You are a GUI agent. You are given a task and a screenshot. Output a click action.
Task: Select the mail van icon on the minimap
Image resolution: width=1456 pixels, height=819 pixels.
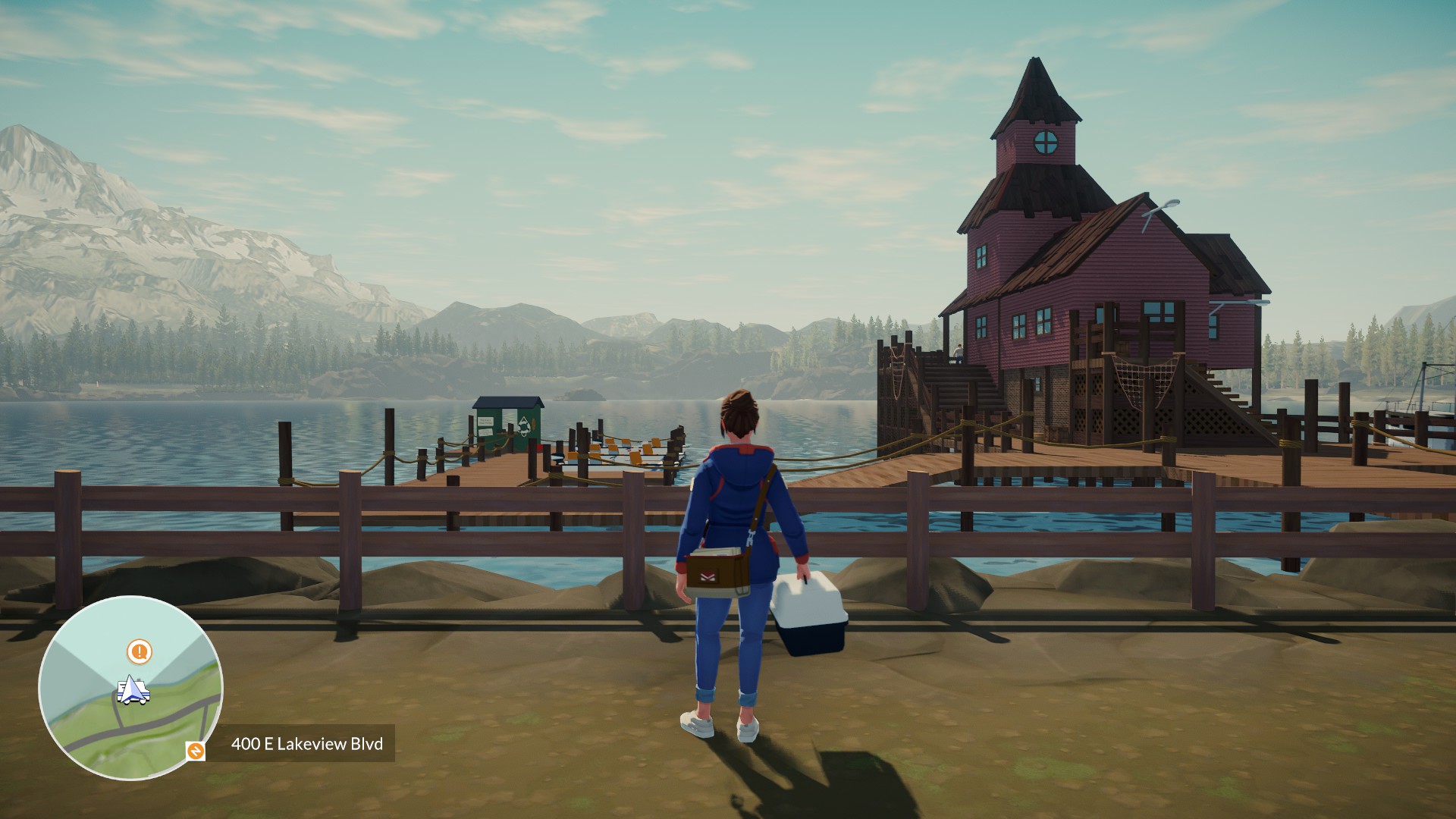click(x=133, y=691)
